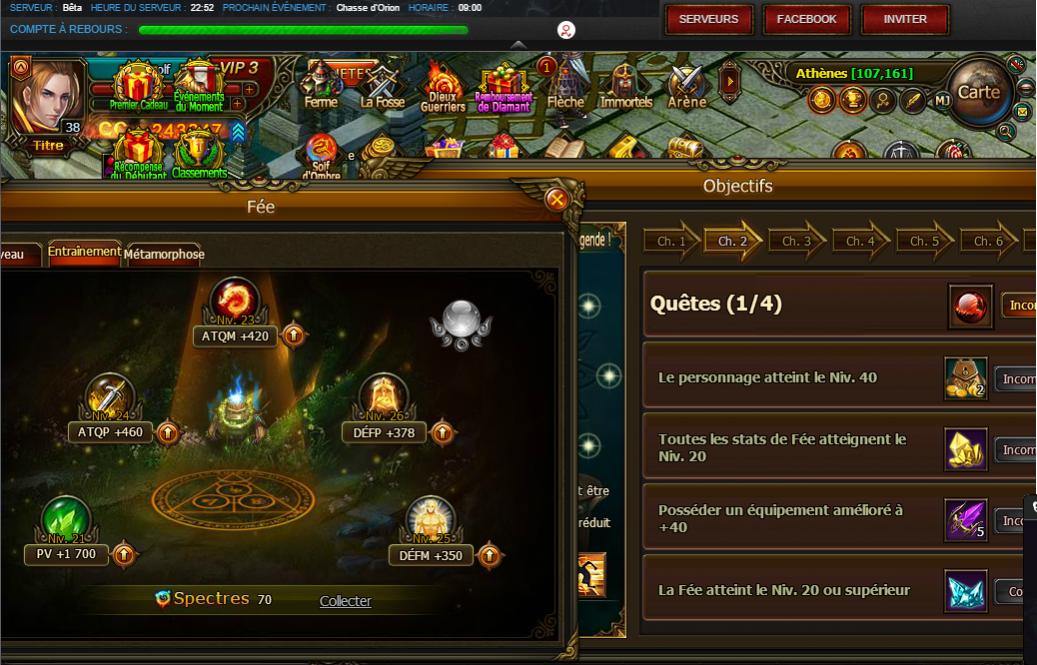Upgrade the PV +1 700 stat
Image resolution: width=1037 pixels, height=665 pixels.
[x=124, y=553]
